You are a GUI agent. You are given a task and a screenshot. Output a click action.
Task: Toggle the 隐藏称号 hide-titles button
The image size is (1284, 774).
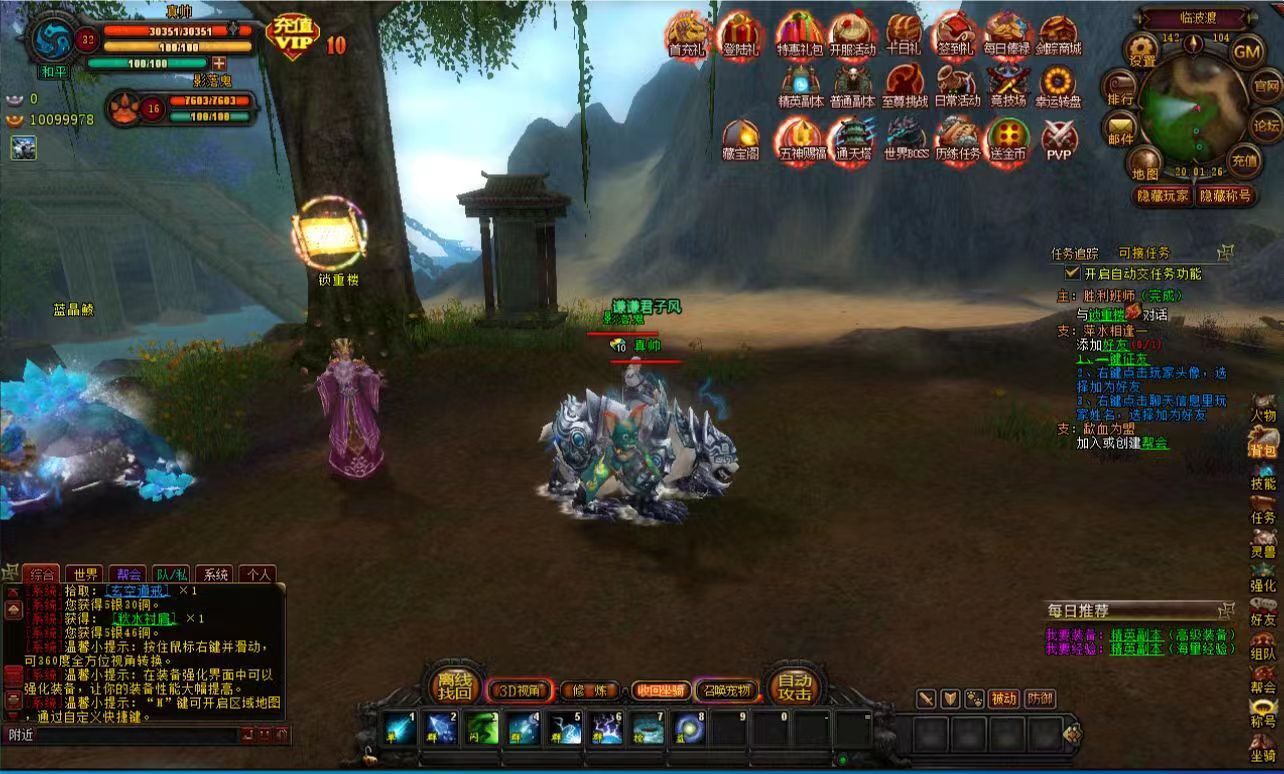1225,196
